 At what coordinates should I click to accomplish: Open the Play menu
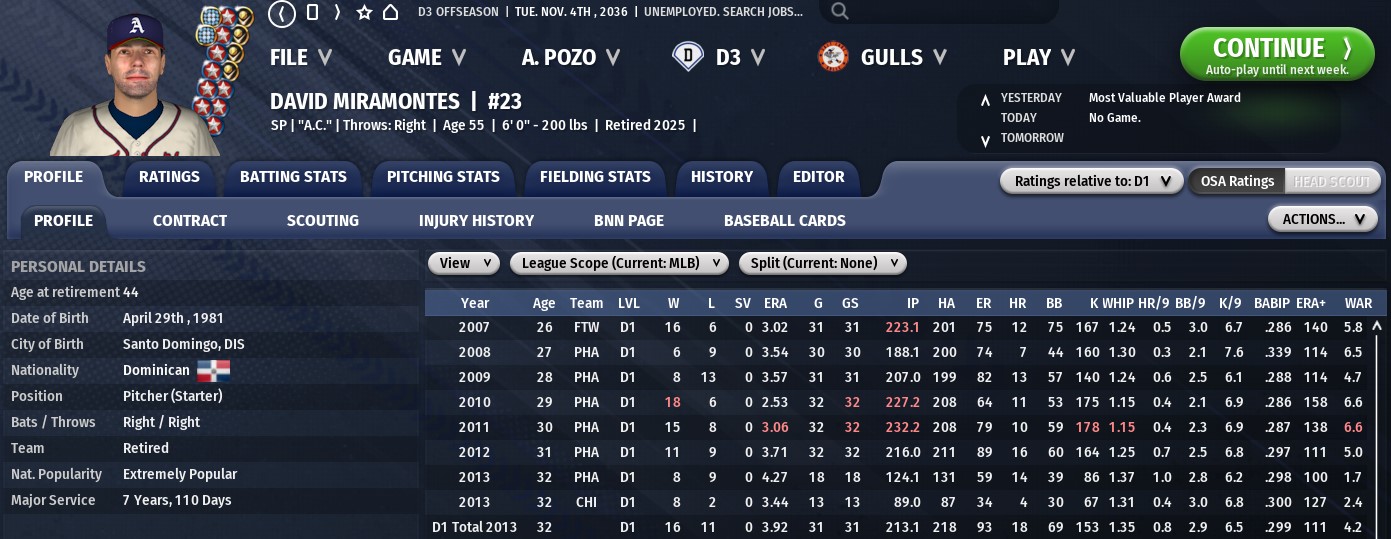click(1039, 58)
